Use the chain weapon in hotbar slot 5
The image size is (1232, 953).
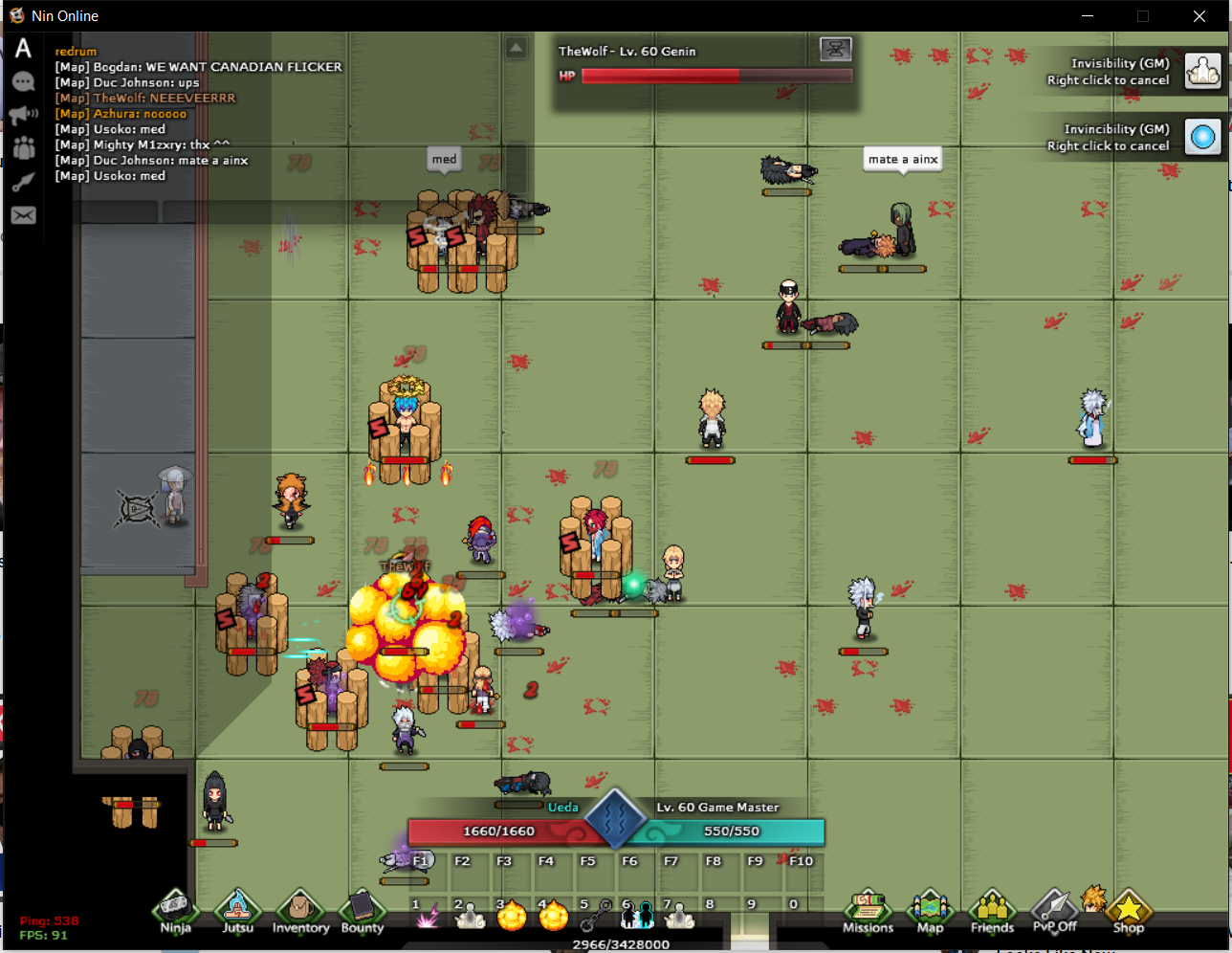coord(595,917)
